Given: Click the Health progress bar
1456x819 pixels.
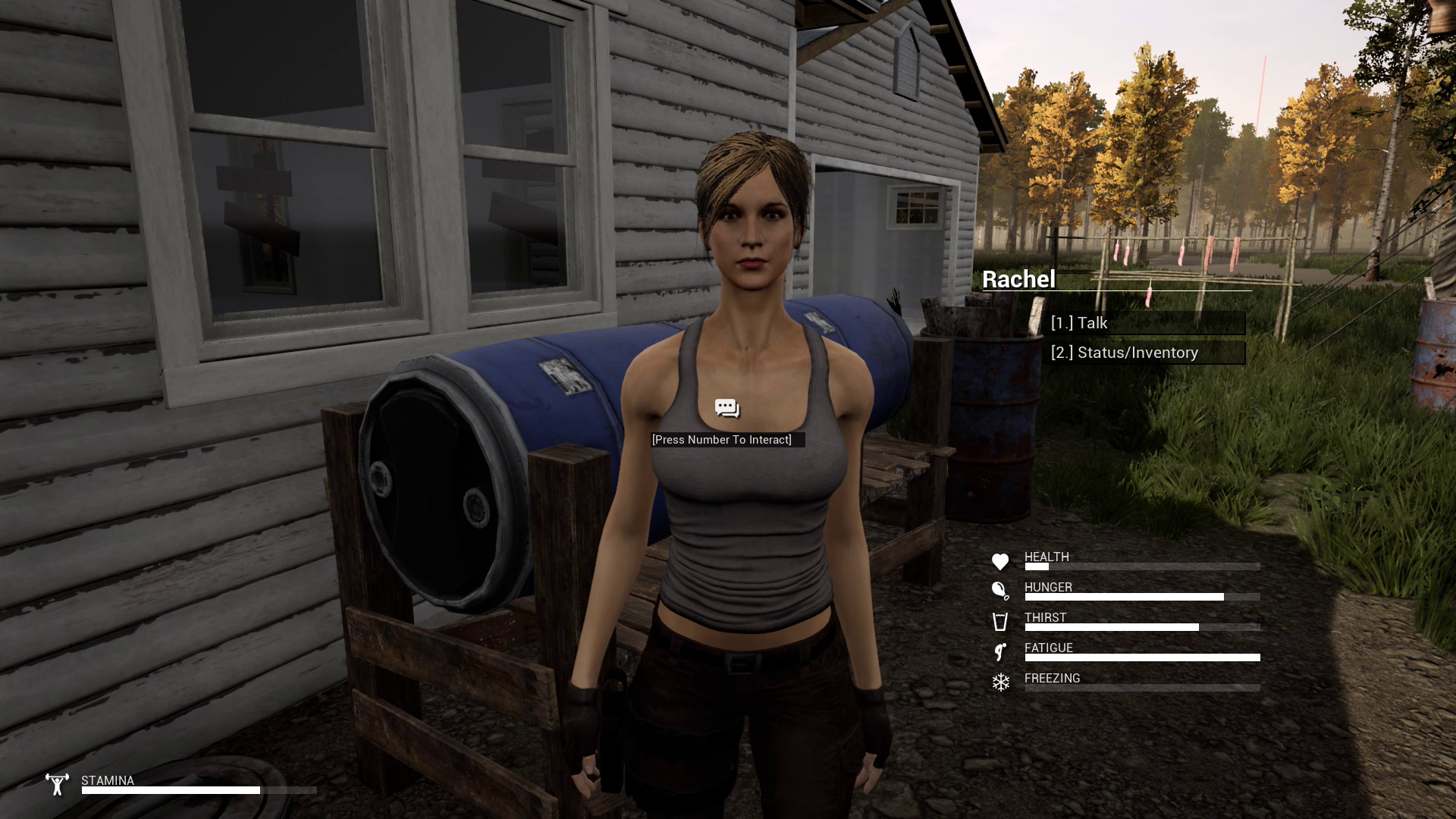Looking at the screenshot, I should pos(1141,566).
